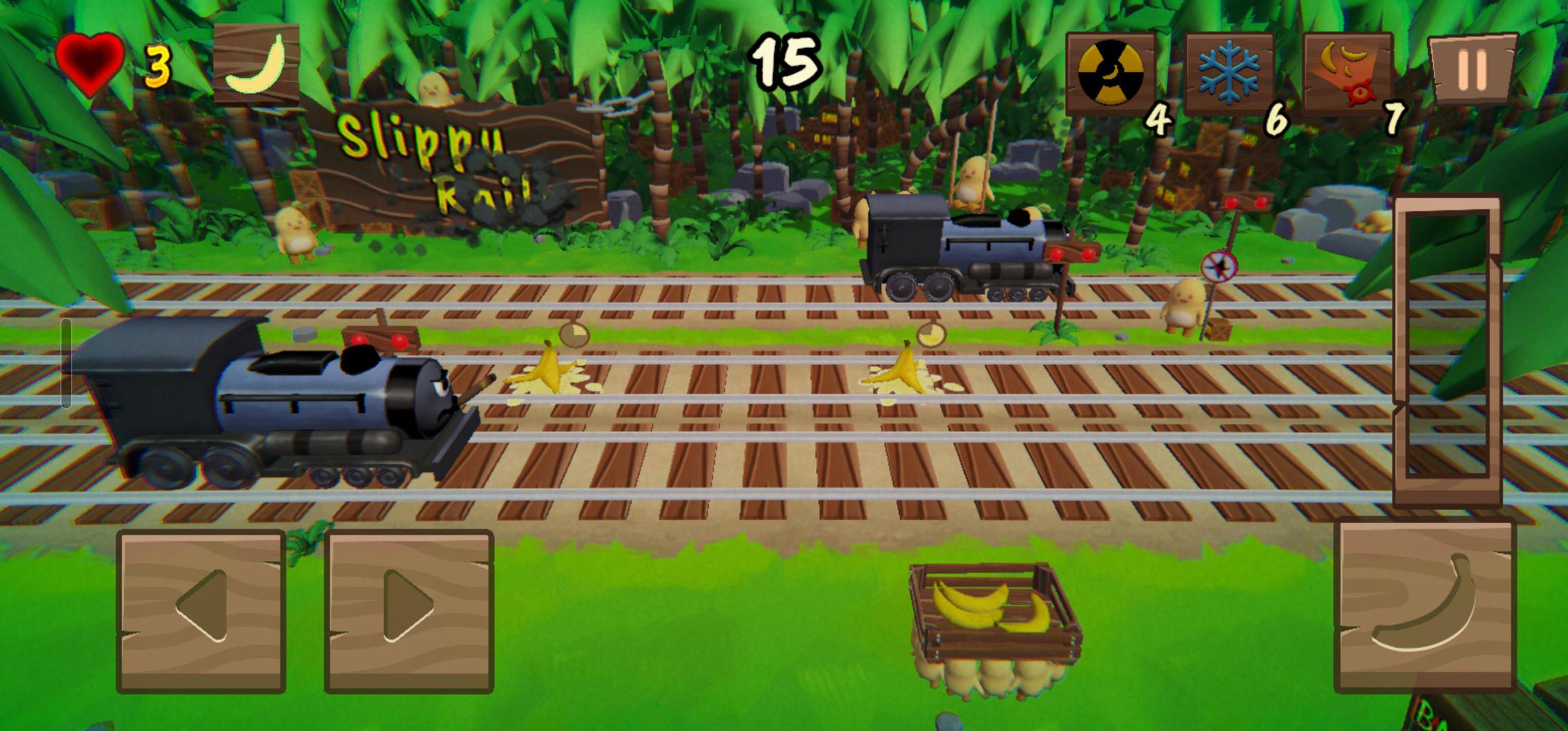
Task: Use the snowflake freeze power-up
Action: [x=1229, y=73]
